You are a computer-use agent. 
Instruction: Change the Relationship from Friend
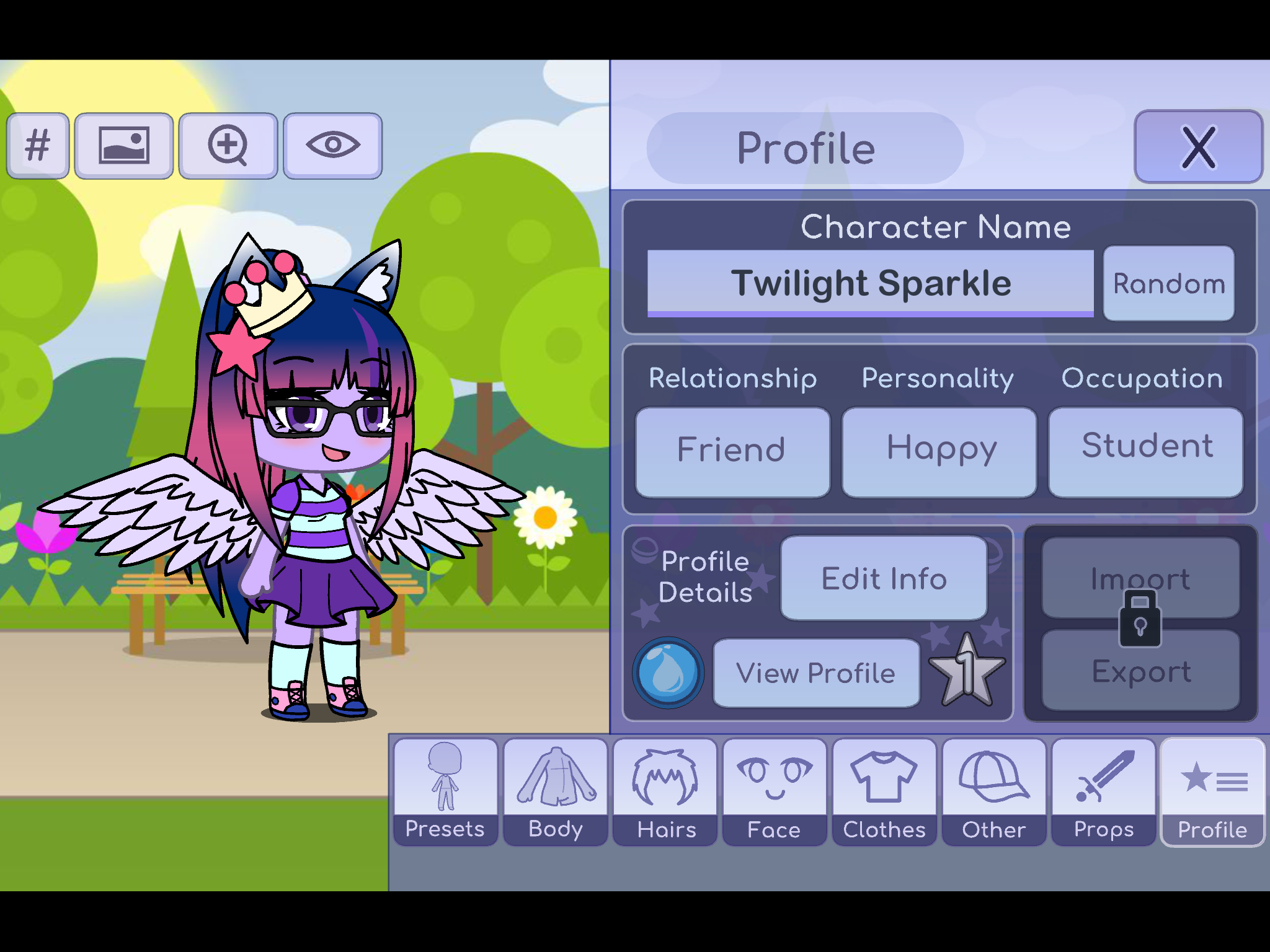[732, 449]
